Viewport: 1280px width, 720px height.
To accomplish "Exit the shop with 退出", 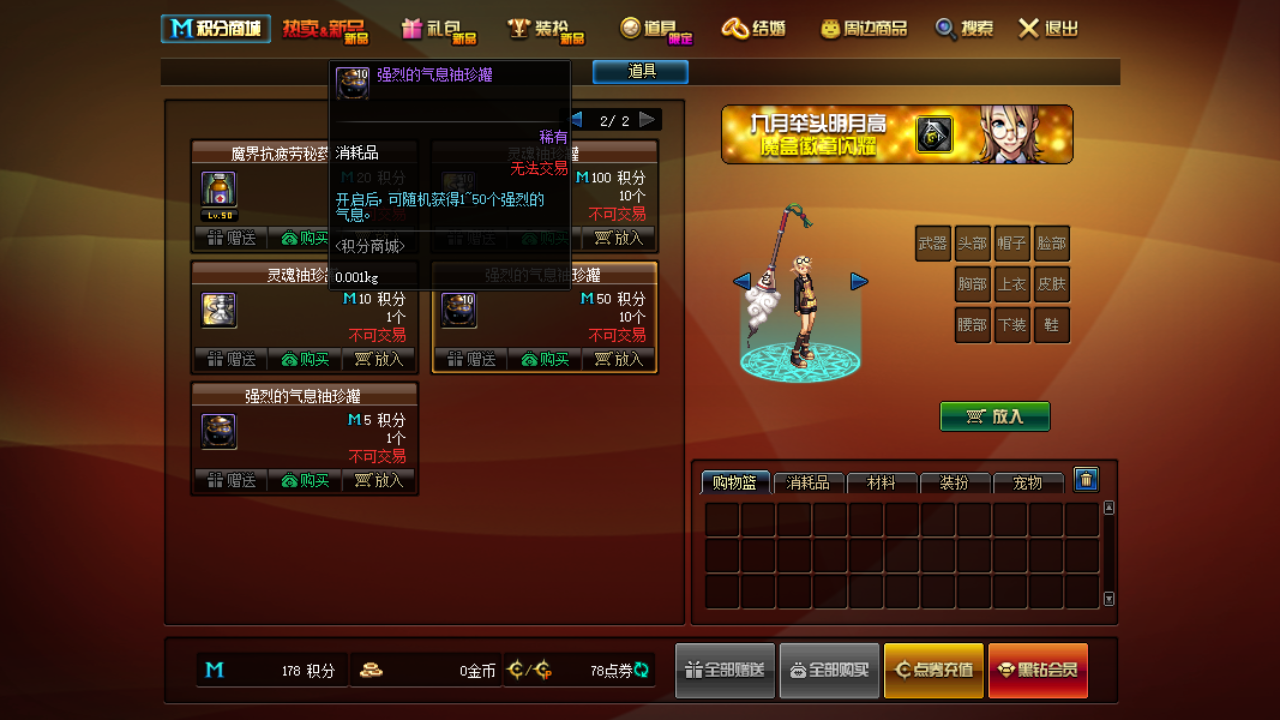I will [x=1048, y=29].
